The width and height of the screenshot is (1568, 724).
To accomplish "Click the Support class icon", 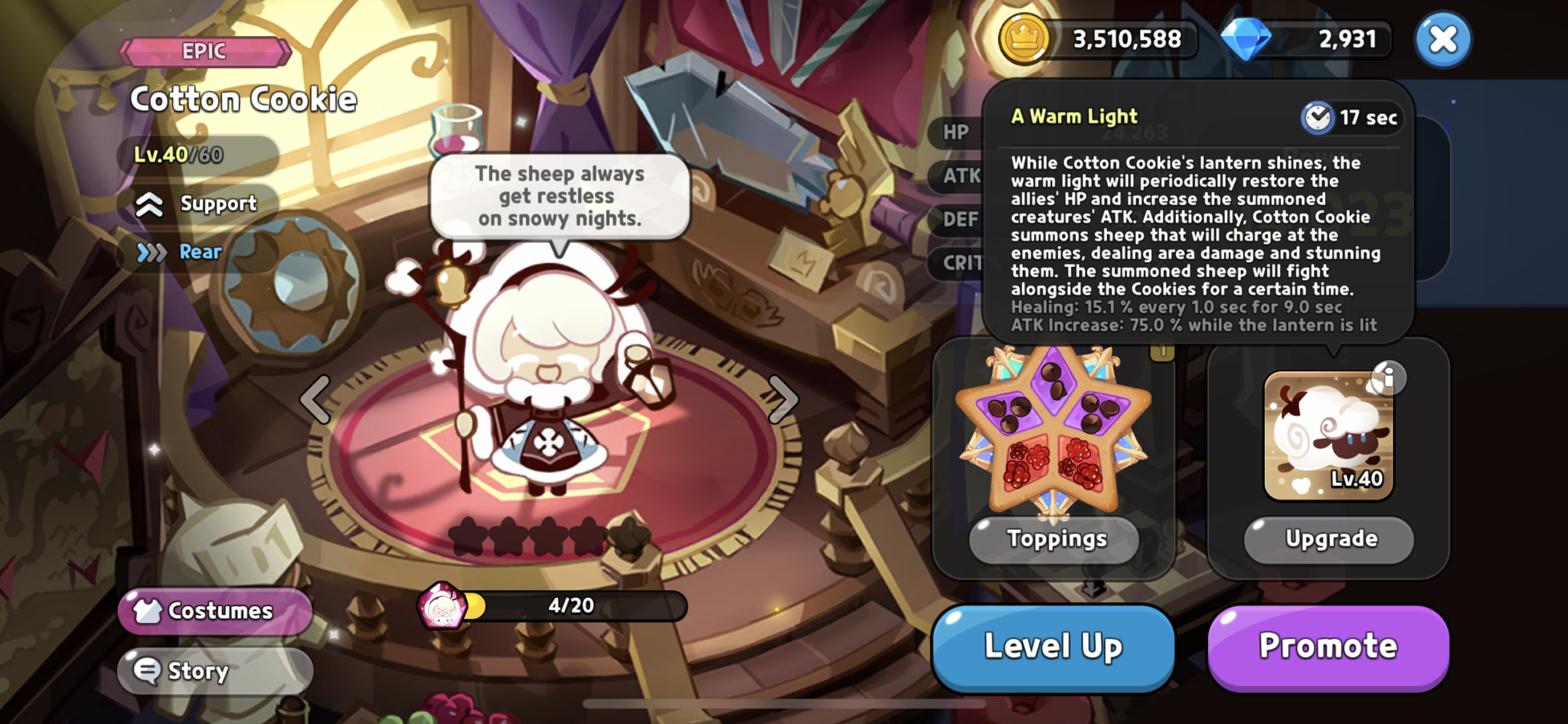I will pos(148,204).
